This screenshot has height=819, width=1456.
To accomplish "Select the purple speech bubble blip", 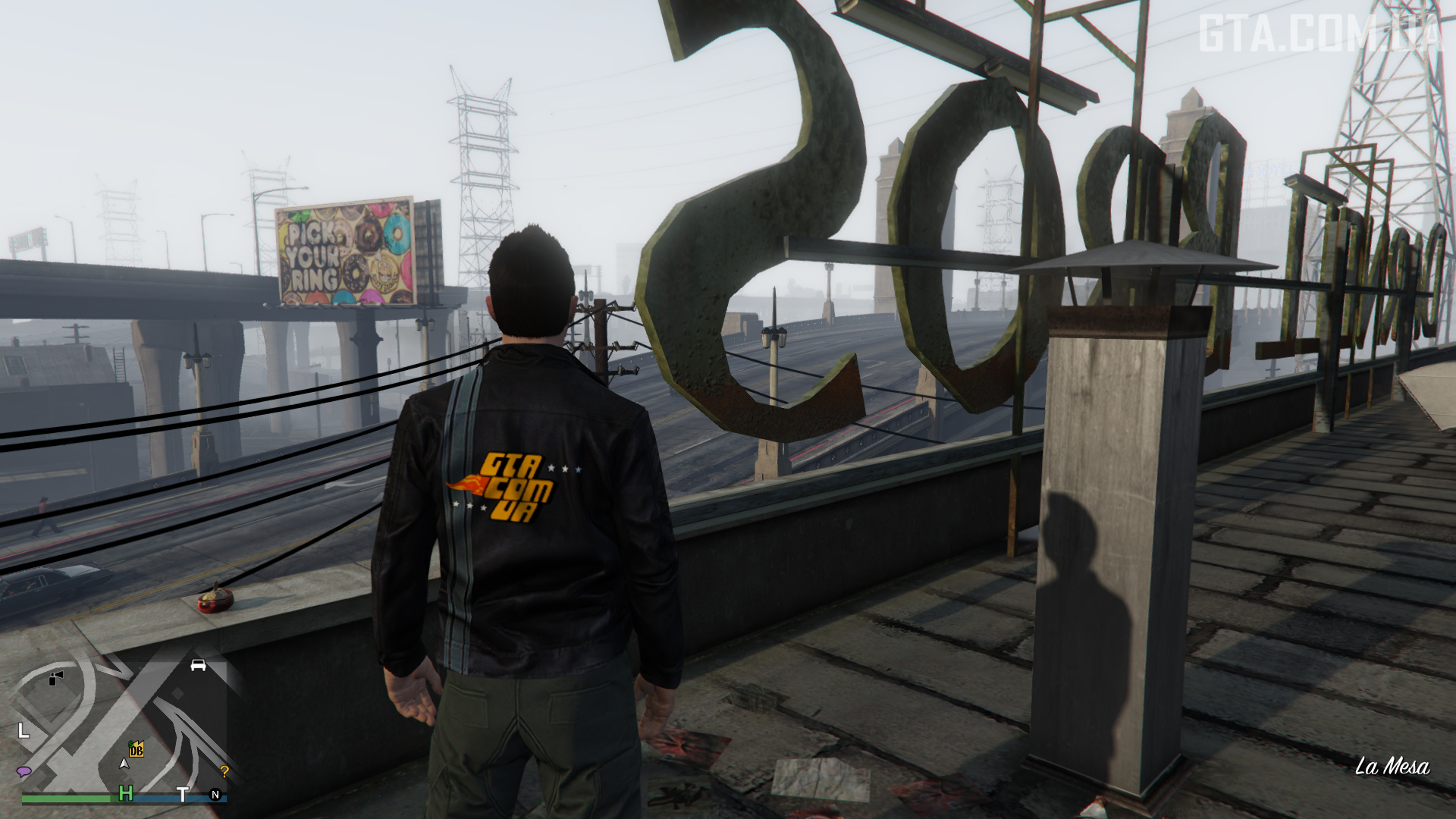I will [24, 771].
